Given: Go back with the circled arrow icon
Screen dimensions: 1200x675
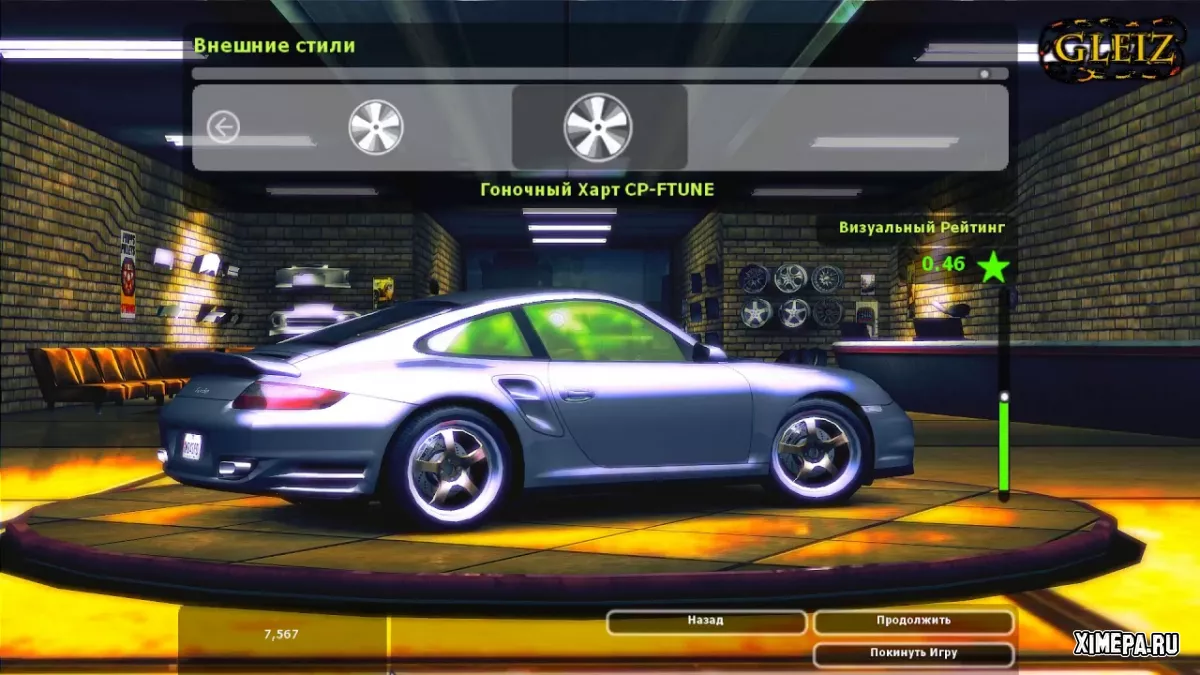Looking at the screenshot, I should click(223, 128).
